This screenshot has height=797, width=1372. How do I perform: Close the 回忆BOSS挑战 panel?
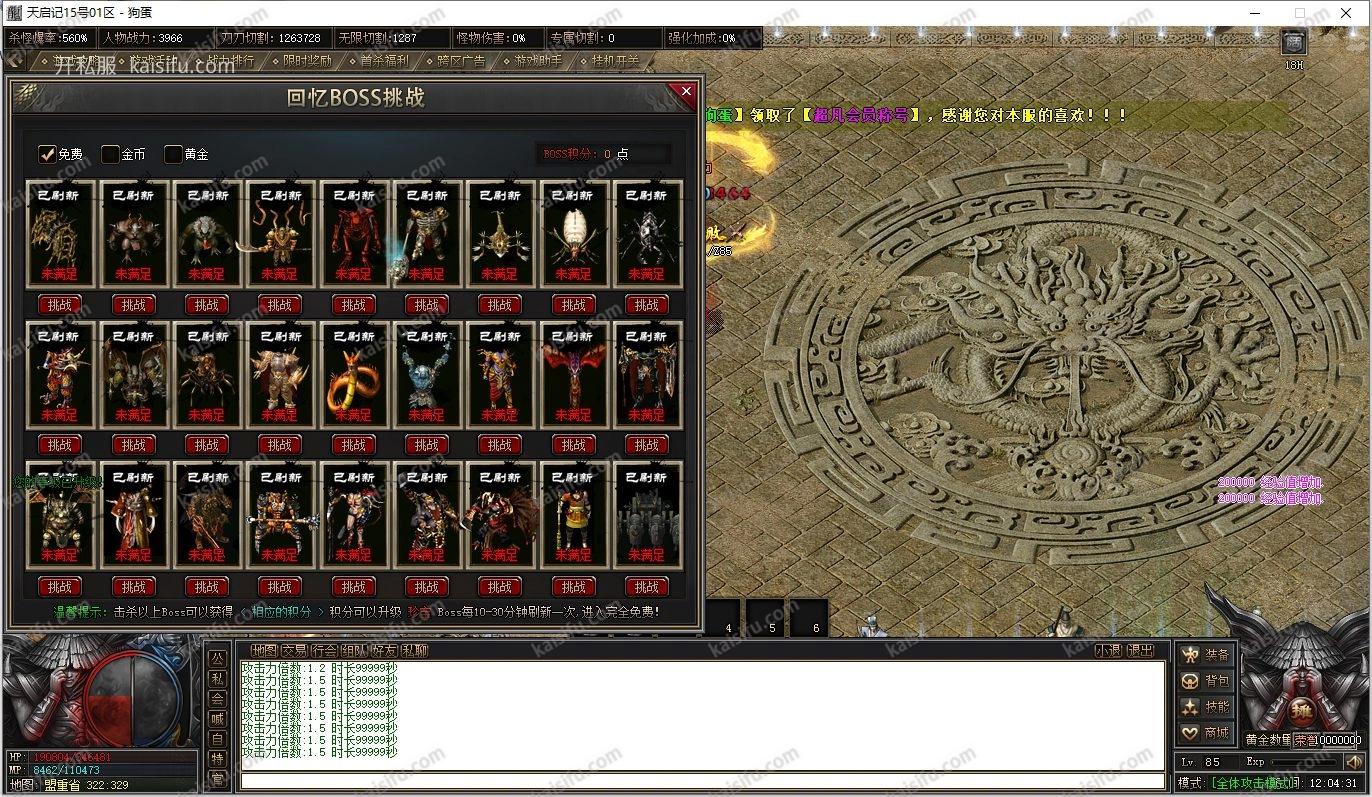pos(686,91)
